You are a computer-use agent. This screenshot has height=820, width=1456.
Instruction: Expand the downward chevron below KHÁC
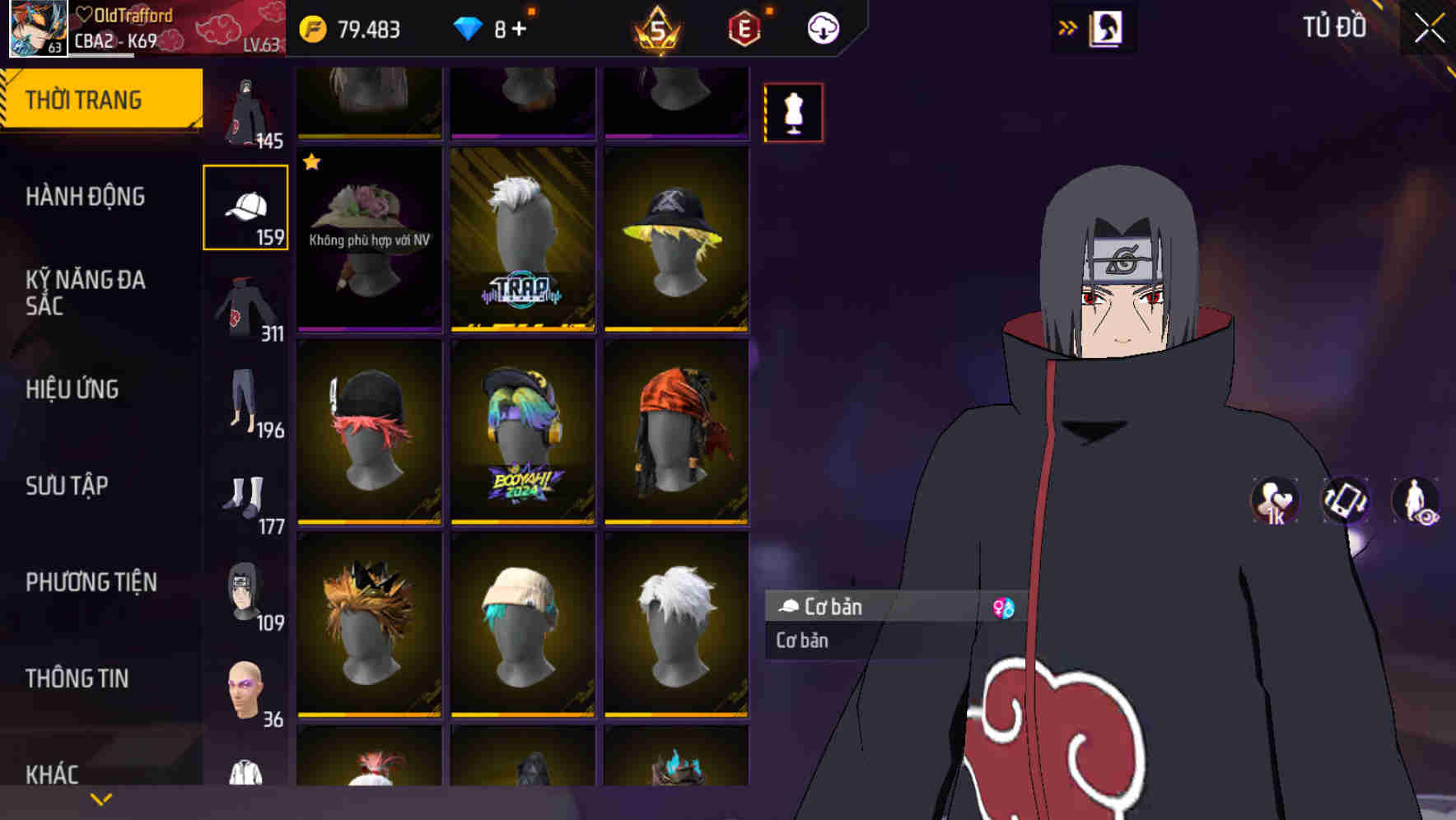point(100,798)
